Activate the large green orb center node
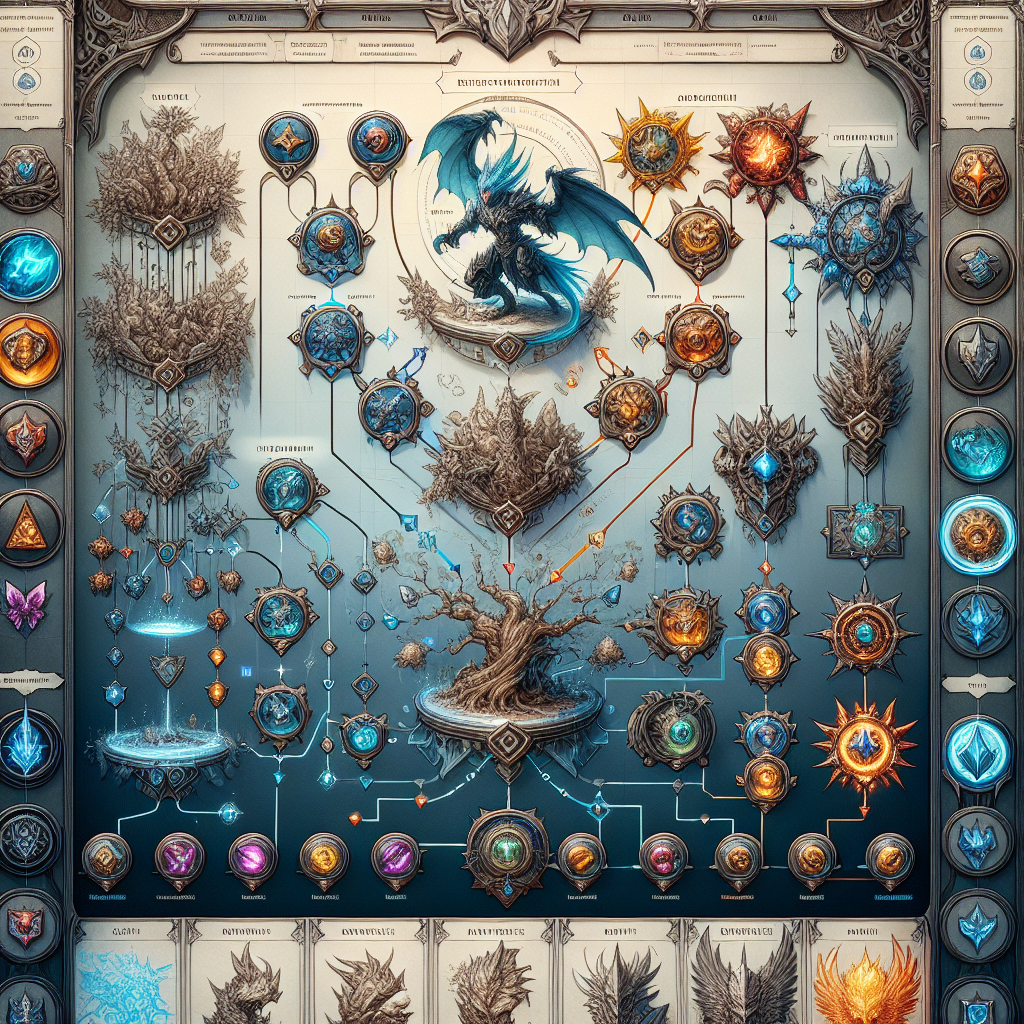 (507, 849)
